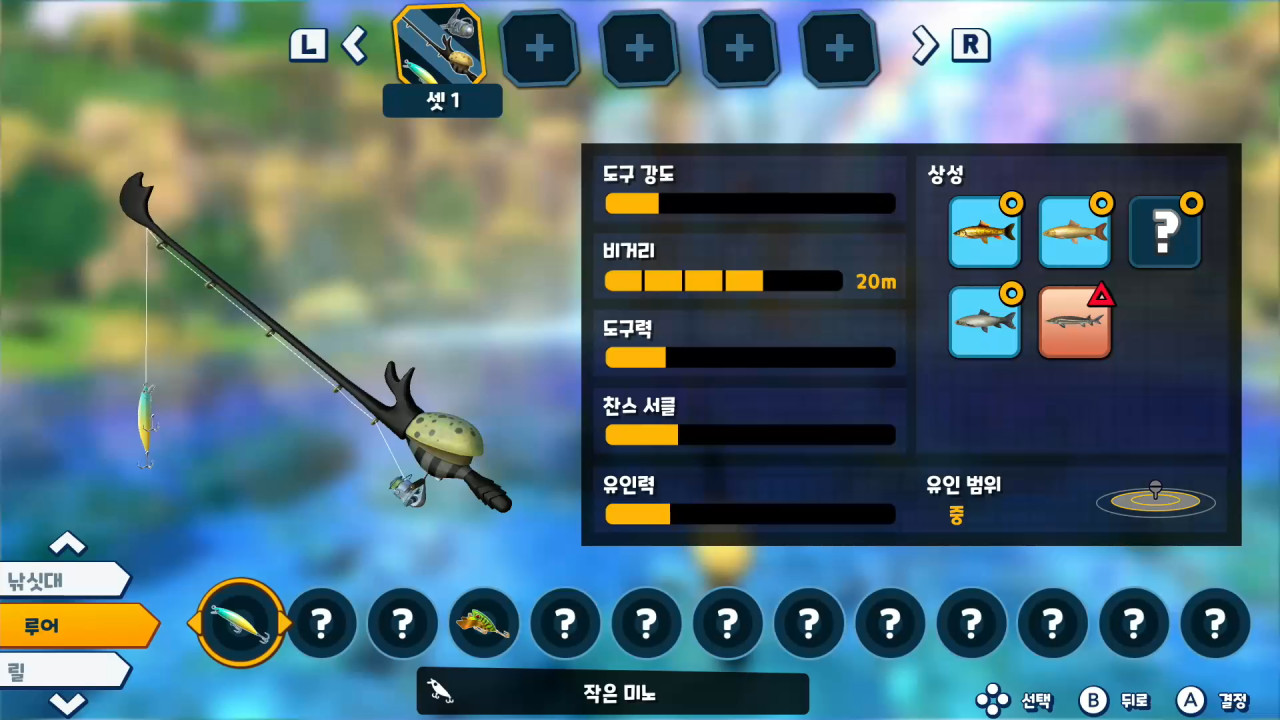Click the left chevron beside the set thumbnails
Screen dimensions: 1280x720
[355, 46]
